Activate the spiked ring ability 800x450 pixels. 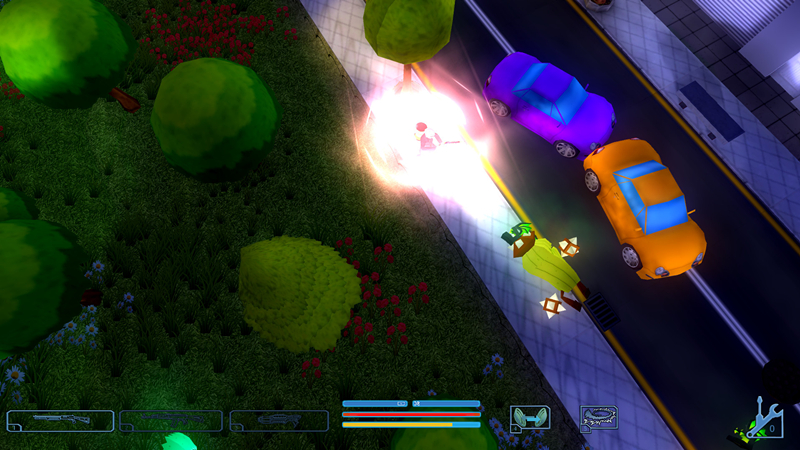click(599, 417)
